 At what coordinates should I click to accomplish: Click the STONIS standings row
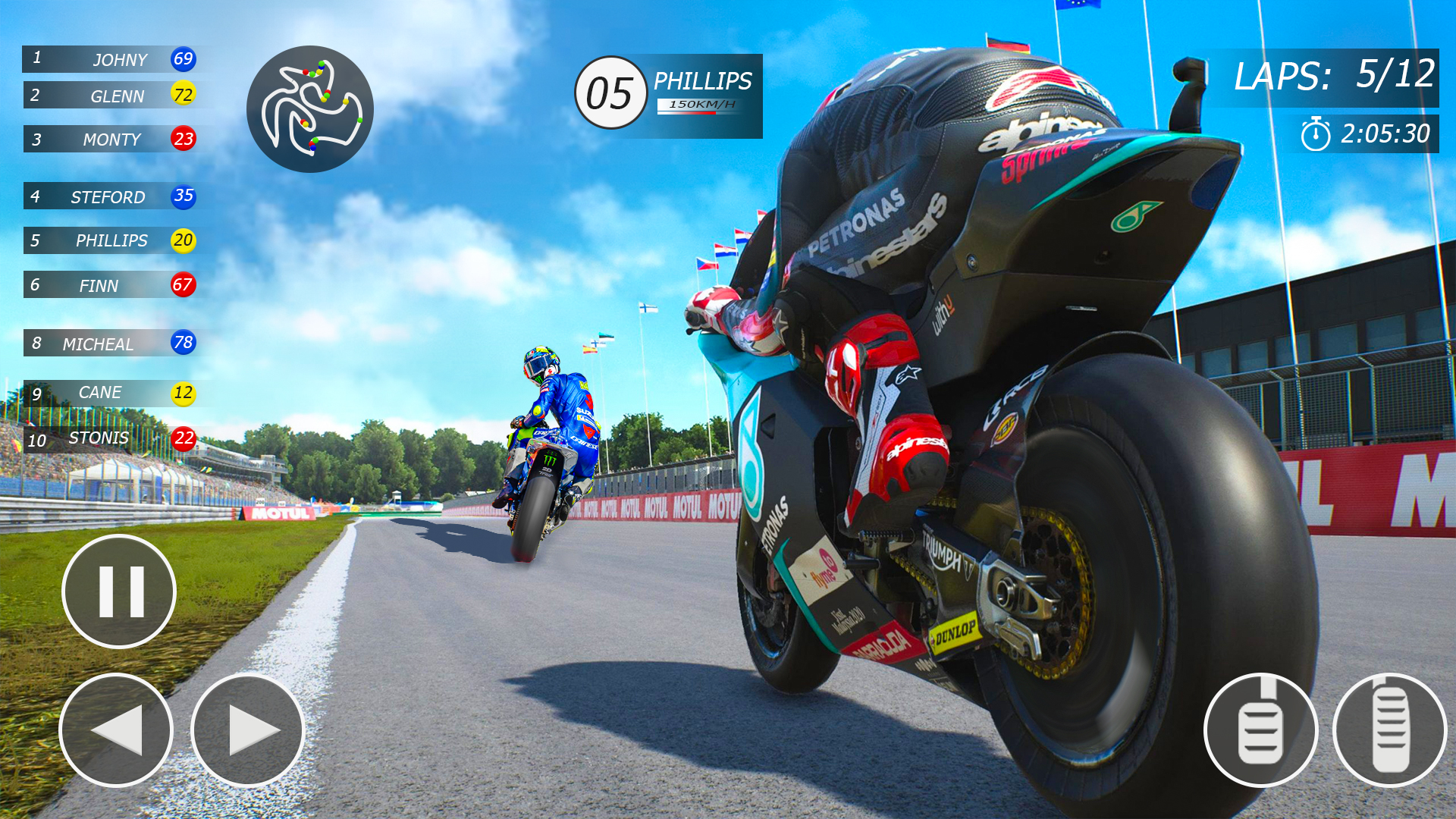pyautogui.click(x=110, y=438)
